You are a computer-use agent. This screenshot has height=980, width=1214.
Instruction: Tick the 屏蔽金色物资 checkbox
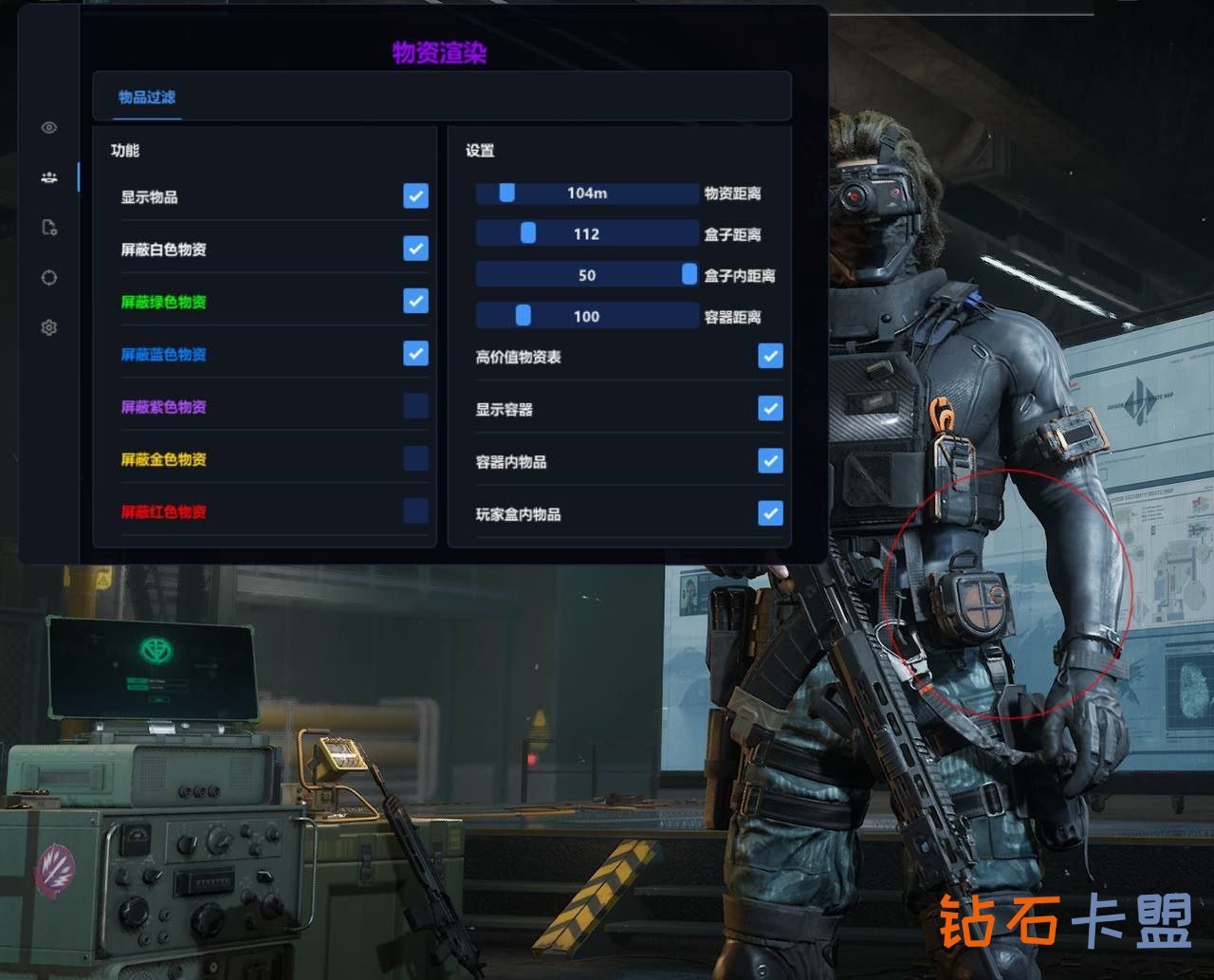point(415,458)
